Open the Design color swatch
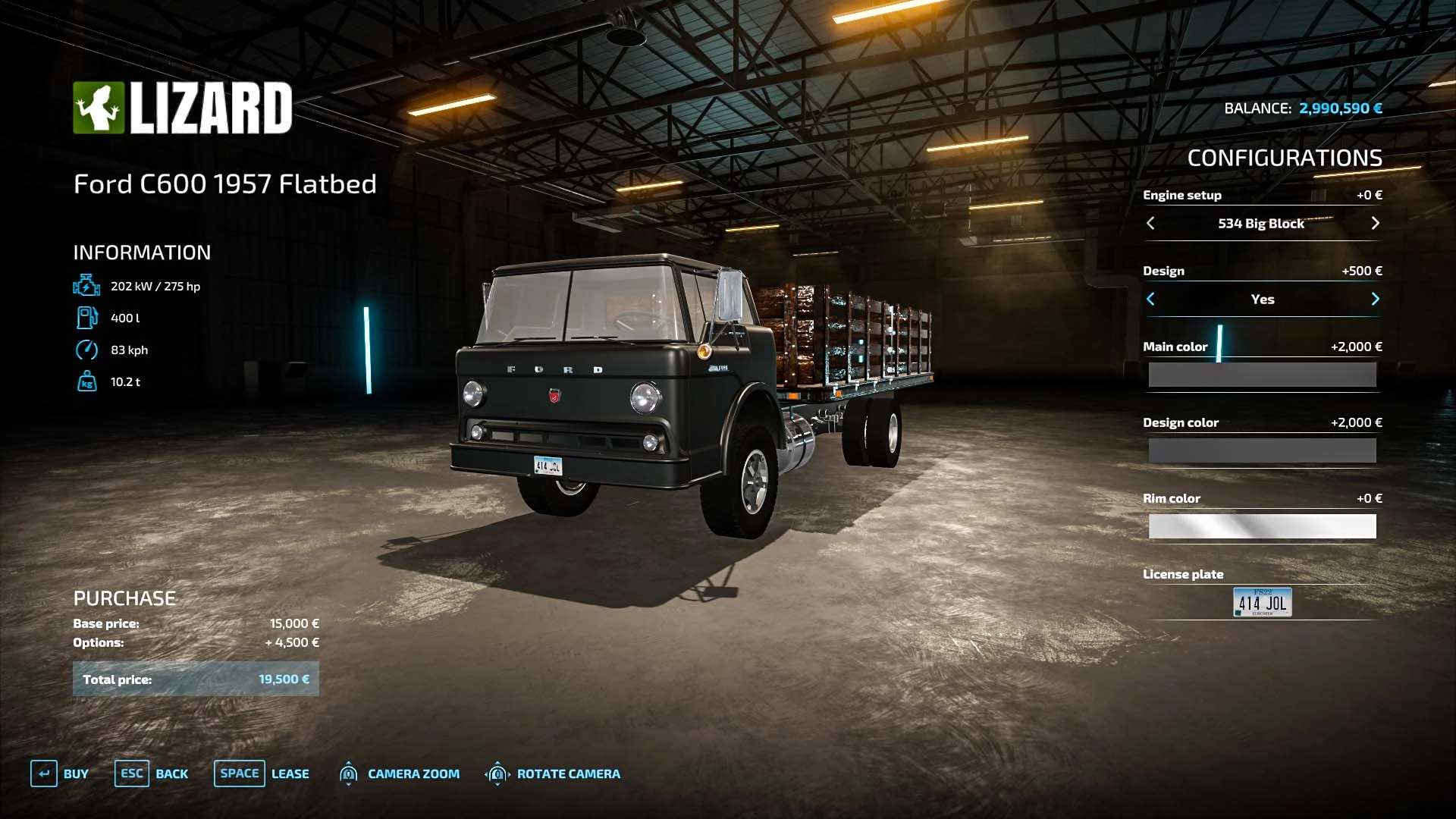1456x819 pixels. pyautogui.click(x=1262, y=450)
